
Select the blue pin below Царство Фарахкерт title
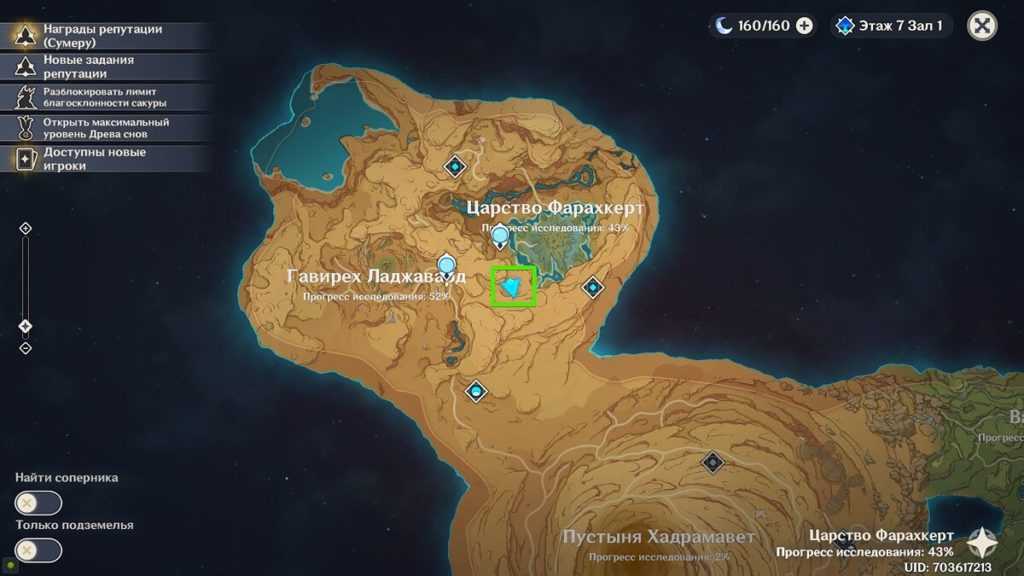coord(499,237)
